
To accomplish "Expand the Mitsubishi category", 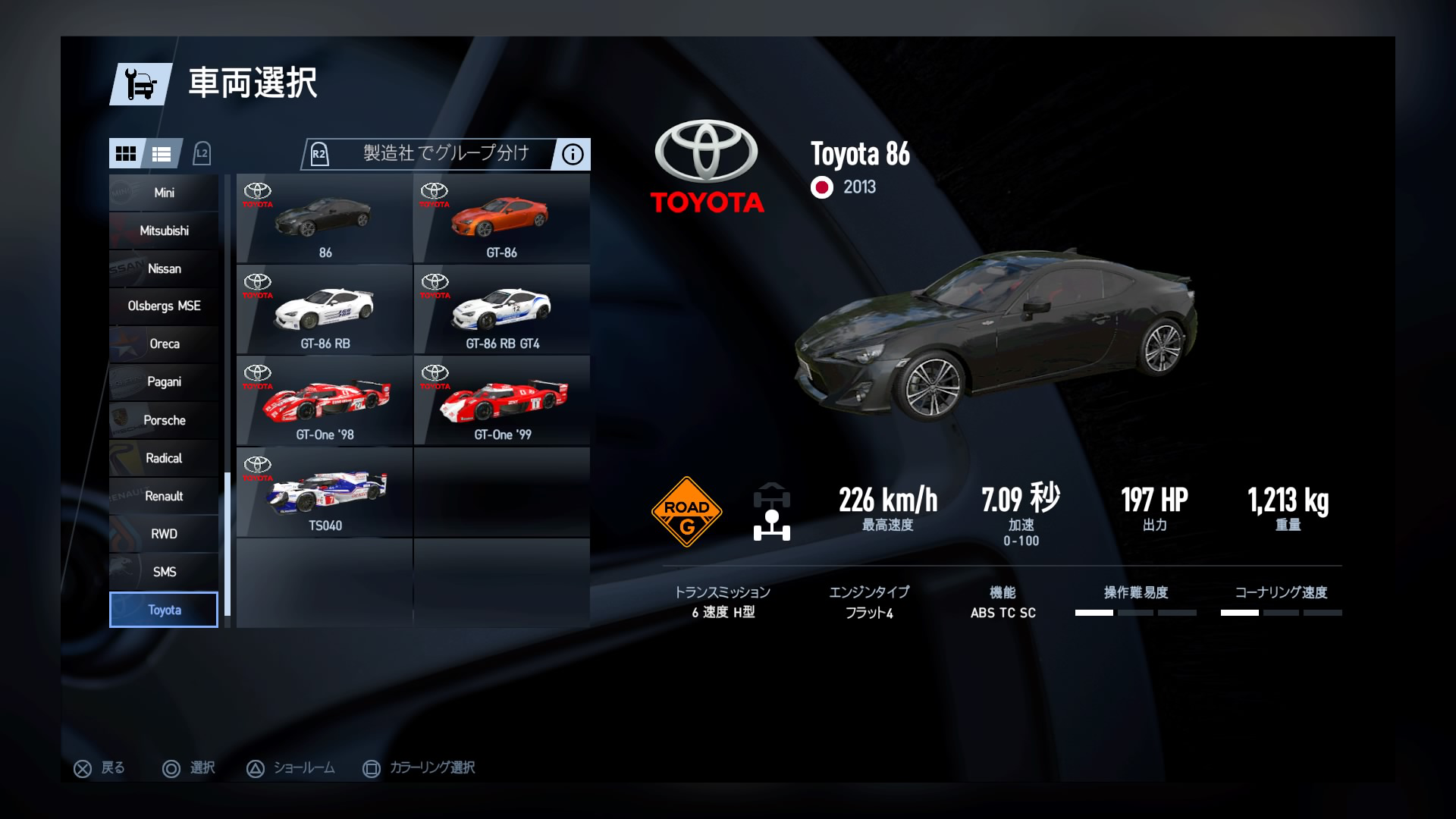I will (x=162, y=231).
